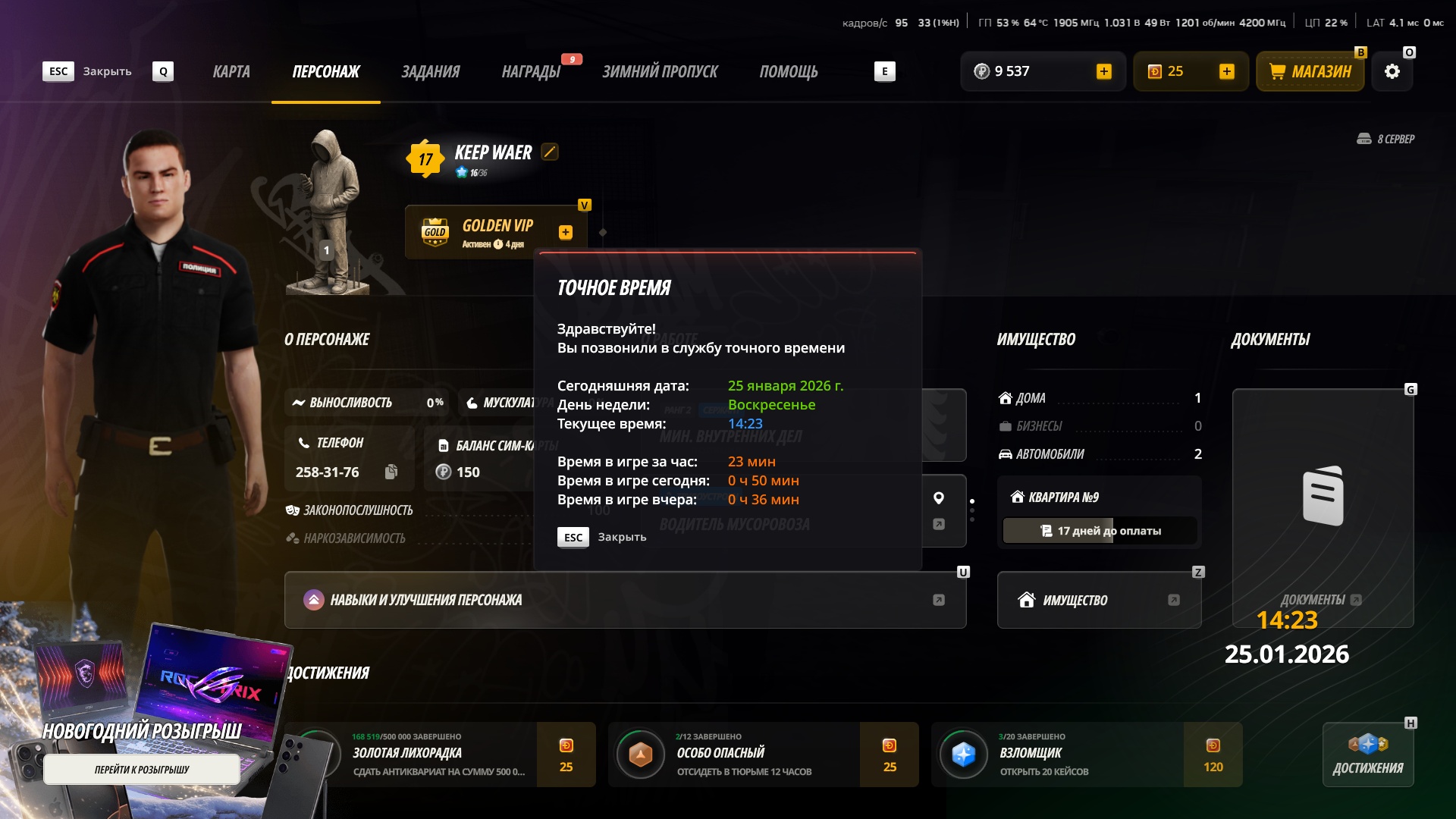
Task: Open the Зимний пропуск tab
Action: [x=660, y=72]
